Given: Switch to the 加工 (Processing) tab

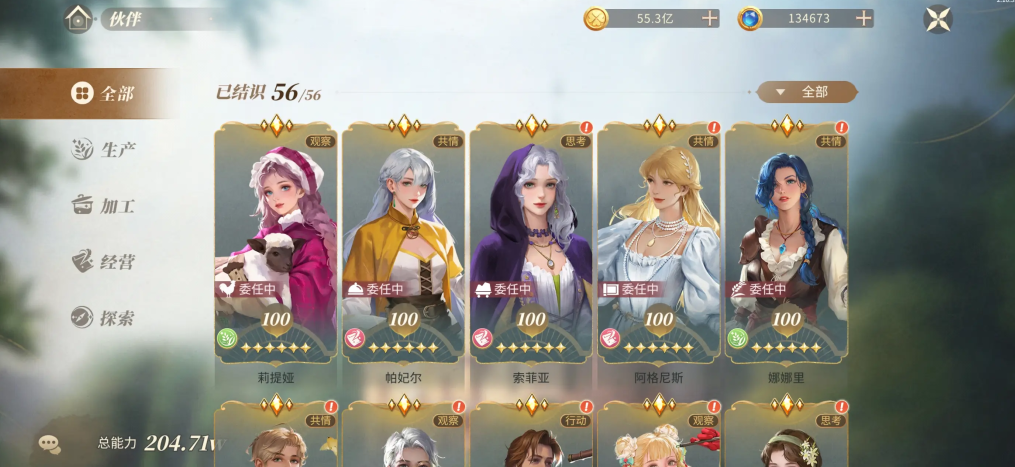Looking at the screenshot, I should point(104,206).
